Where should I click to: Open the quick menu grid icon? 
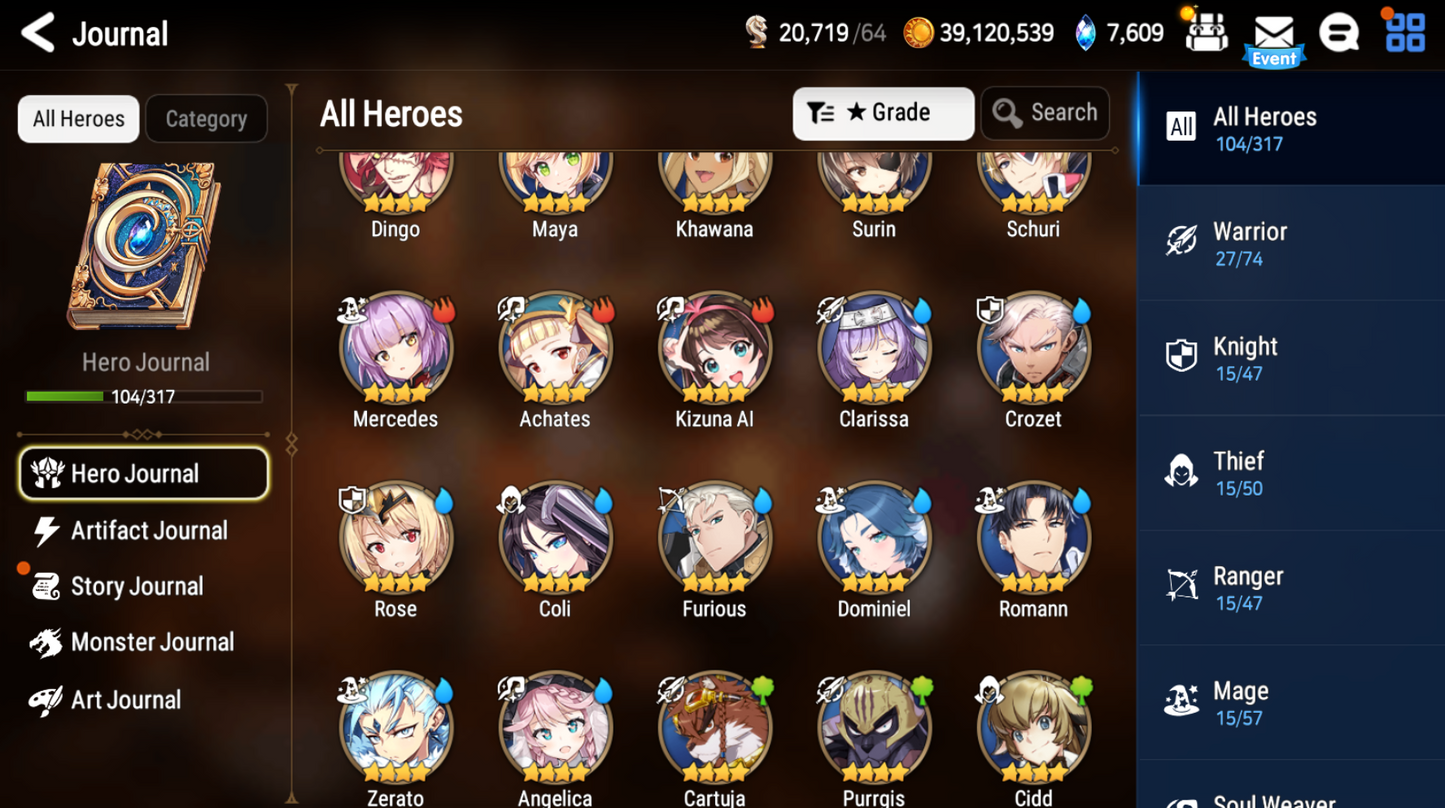click(x=1404, y=32)
